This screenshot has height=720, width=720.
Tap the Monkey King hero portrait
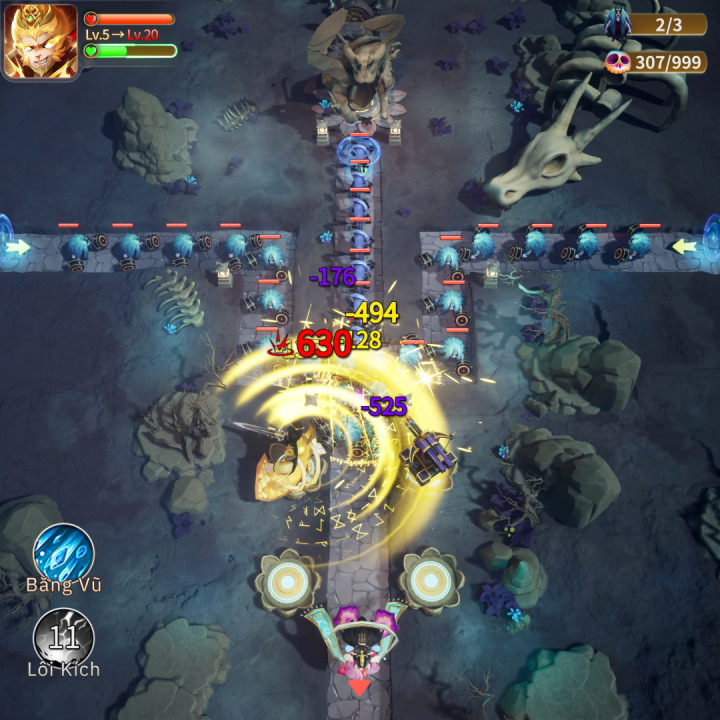(40, 41)
